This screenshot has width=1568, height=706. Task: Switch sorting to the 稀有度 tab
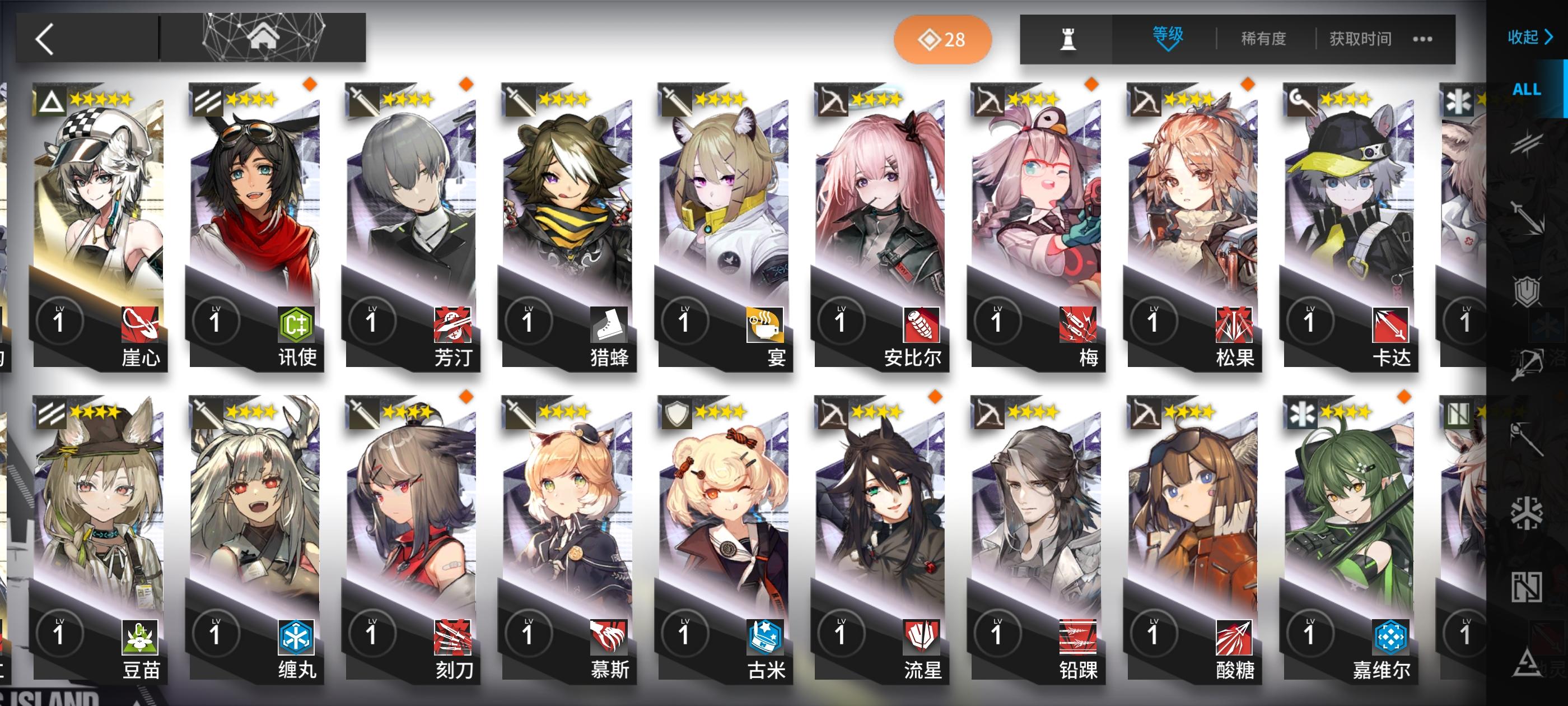click(x=1265, y=38)
